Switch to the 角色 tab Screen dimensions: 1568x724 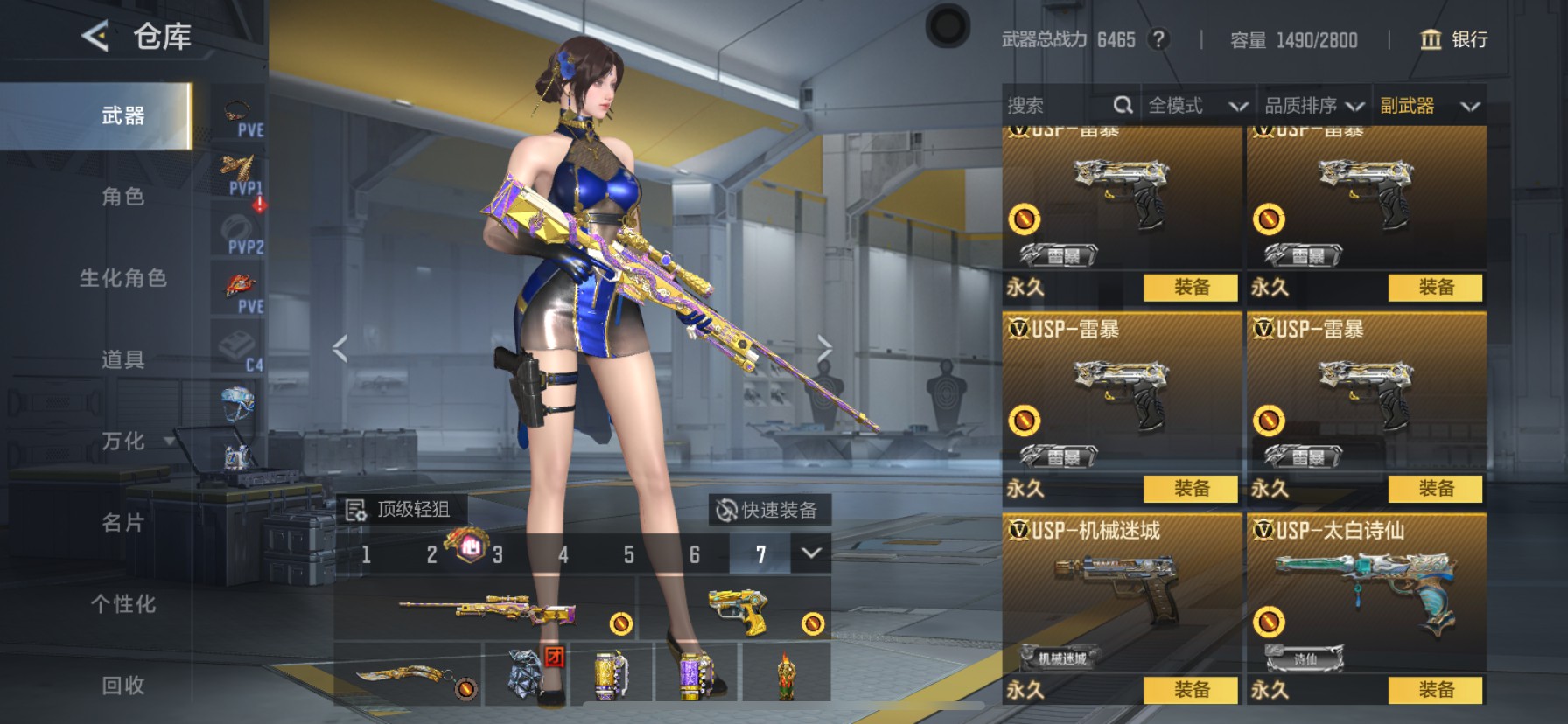click(122, 197)
